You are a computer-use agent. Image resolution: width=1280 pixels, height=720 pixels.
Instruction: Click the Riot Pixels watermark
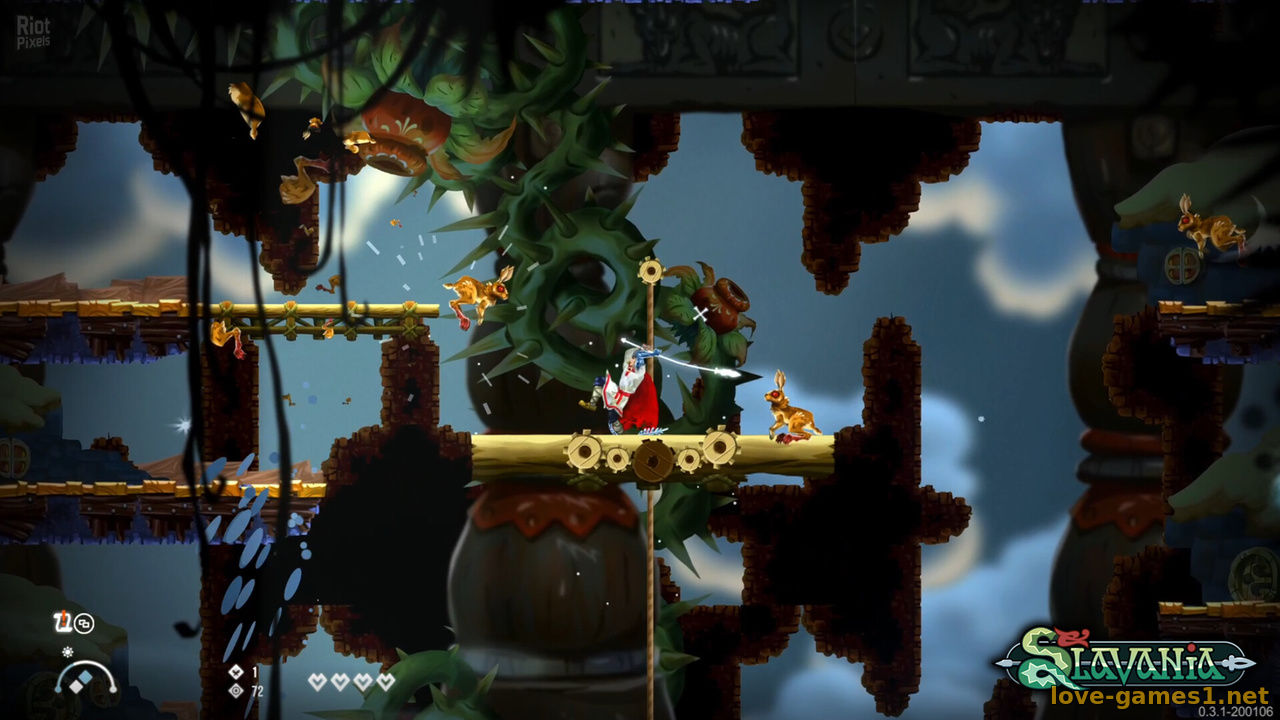(33, 31)
